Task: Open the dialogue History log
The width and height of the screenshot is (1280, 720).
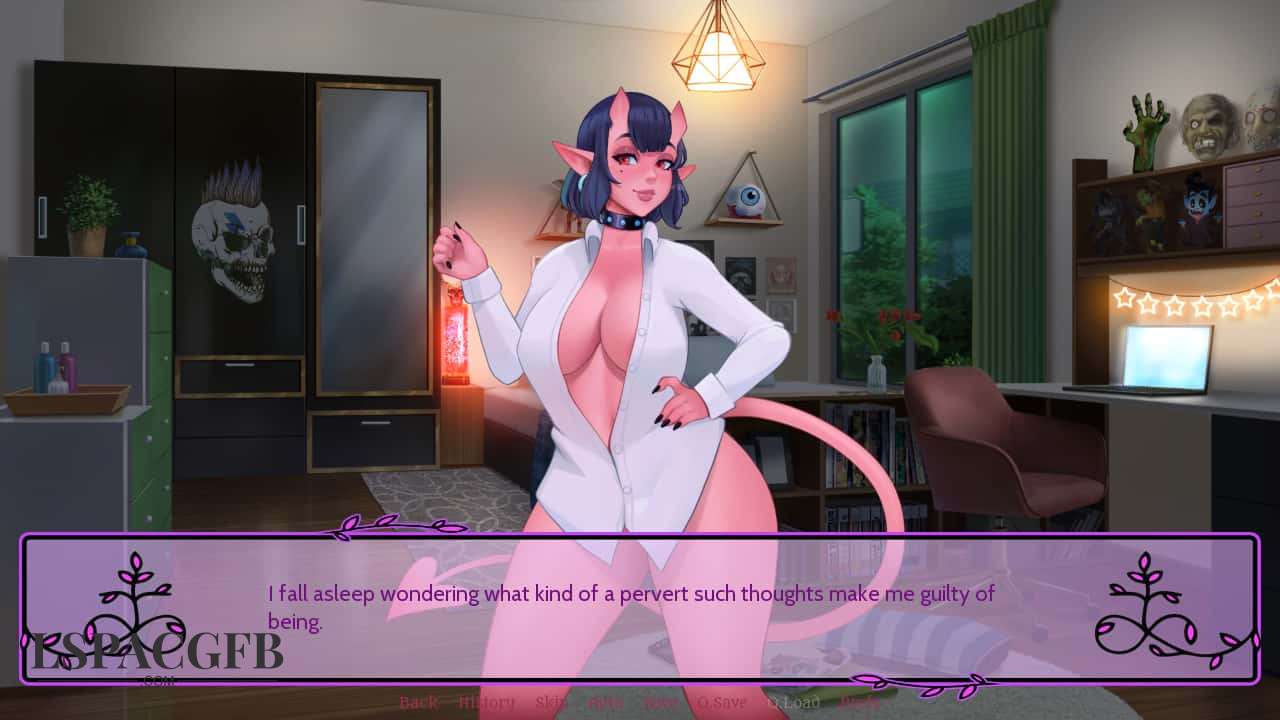Action: (487, 703)
